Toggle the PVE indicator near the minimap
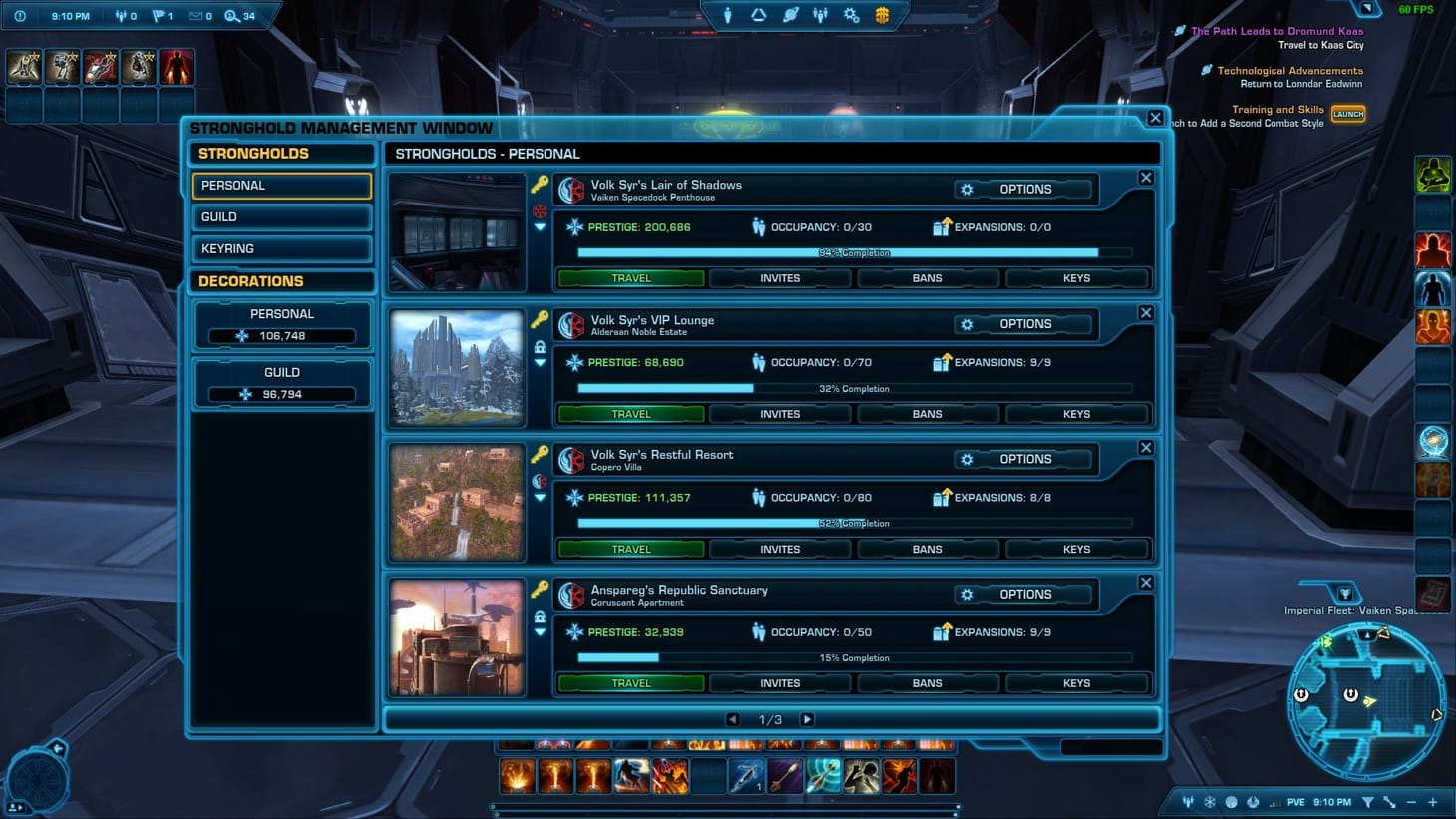This screenshot has width=1456, height=819. coord(1294,801)
